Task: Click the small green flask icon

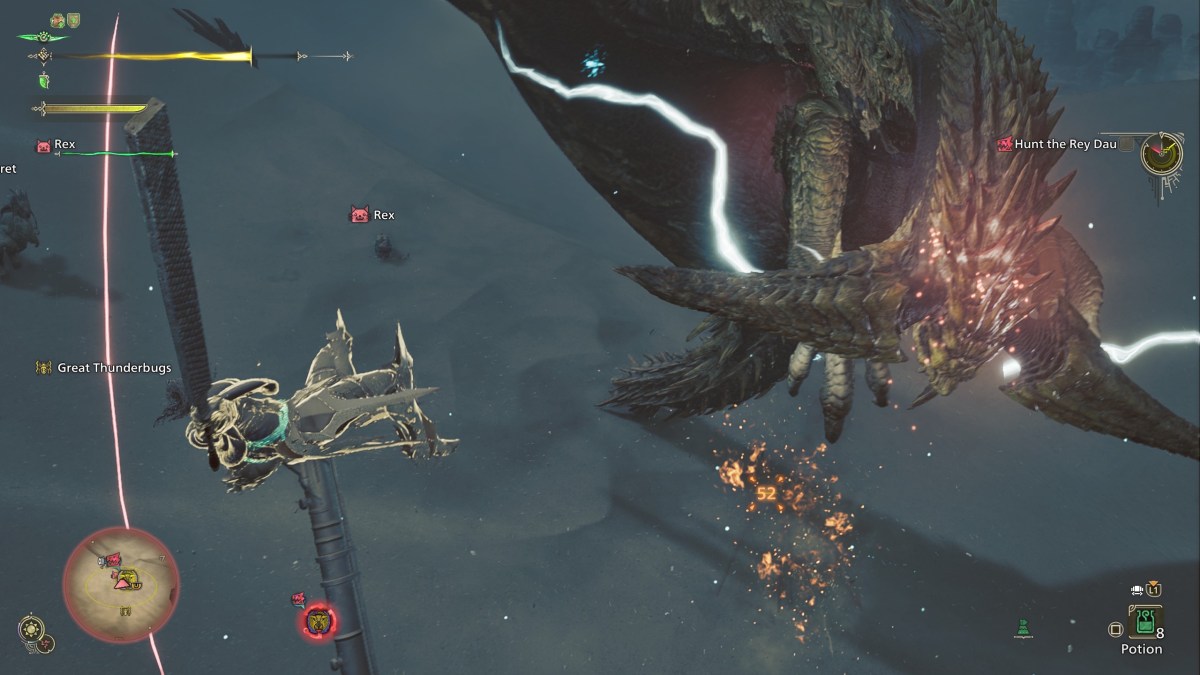Action: [1023, 629]
